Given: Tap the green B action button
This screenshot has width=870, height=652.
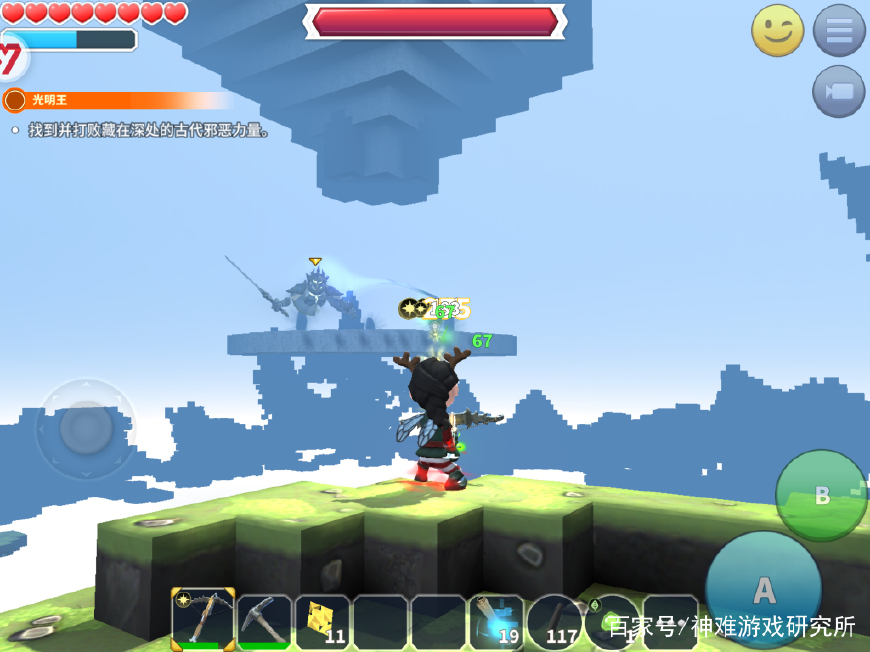Looking at the screenshot, I should tap(821, 495).
